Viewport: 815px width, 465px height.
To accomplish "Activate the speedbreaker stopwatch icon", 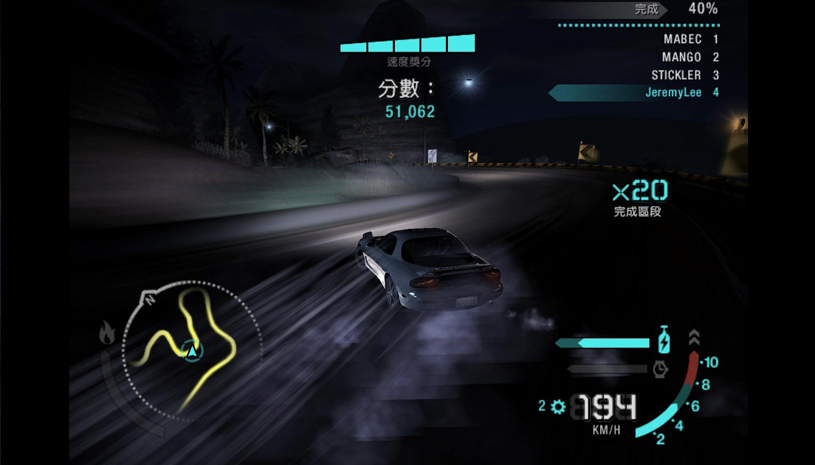I will click(660, 369).
